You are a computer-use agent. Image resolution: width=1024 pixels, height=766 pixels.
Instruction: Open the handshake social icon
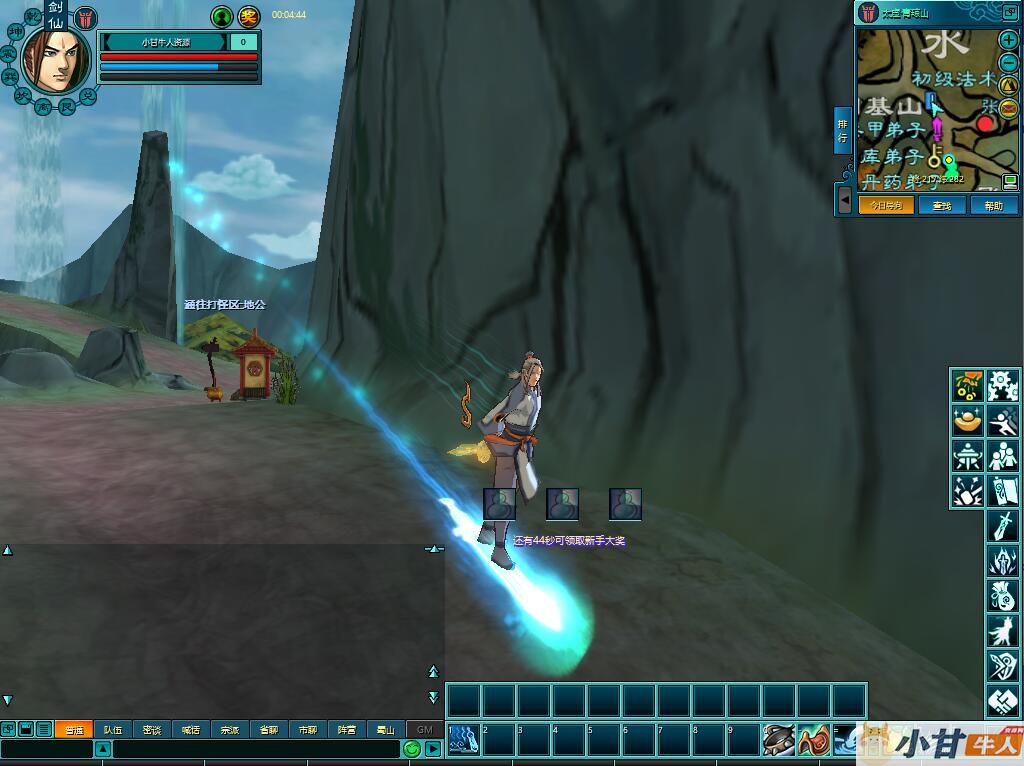[1002, 702]
